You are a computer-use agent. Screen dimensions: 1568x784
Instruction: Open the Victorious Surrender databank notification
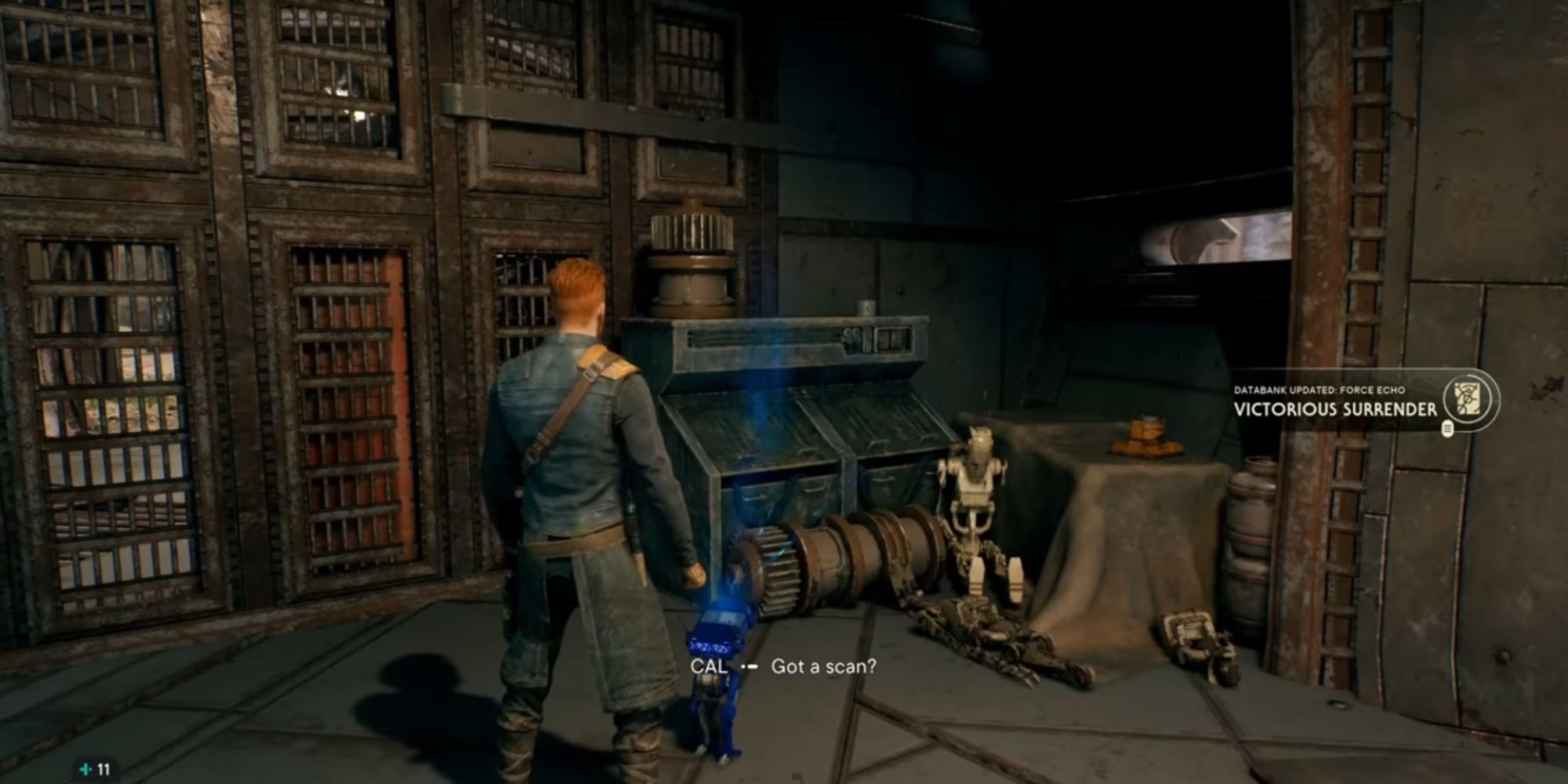point(1335,408)
